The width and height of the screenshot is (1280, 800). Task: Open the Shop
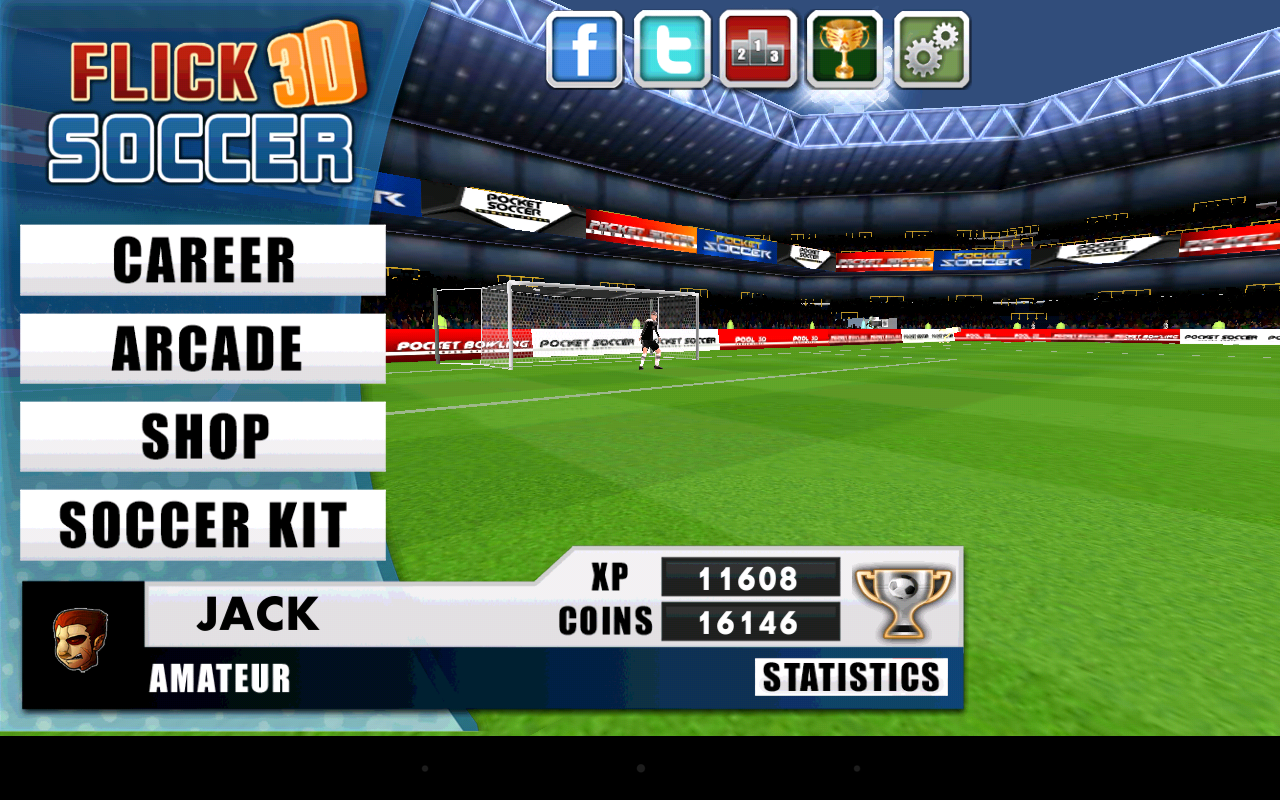(x=200, y=435)
